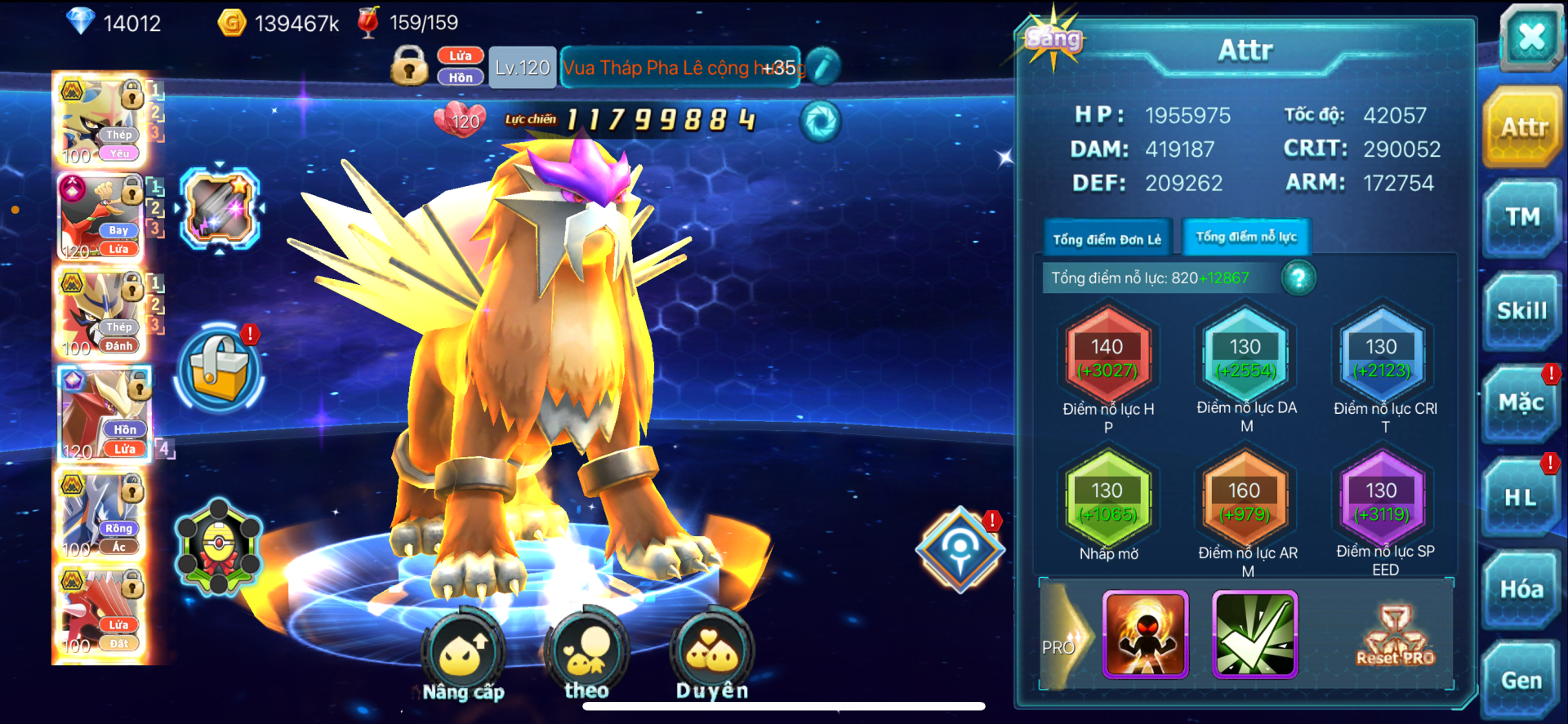Switch to the TM side tab

pos(1522,218)
